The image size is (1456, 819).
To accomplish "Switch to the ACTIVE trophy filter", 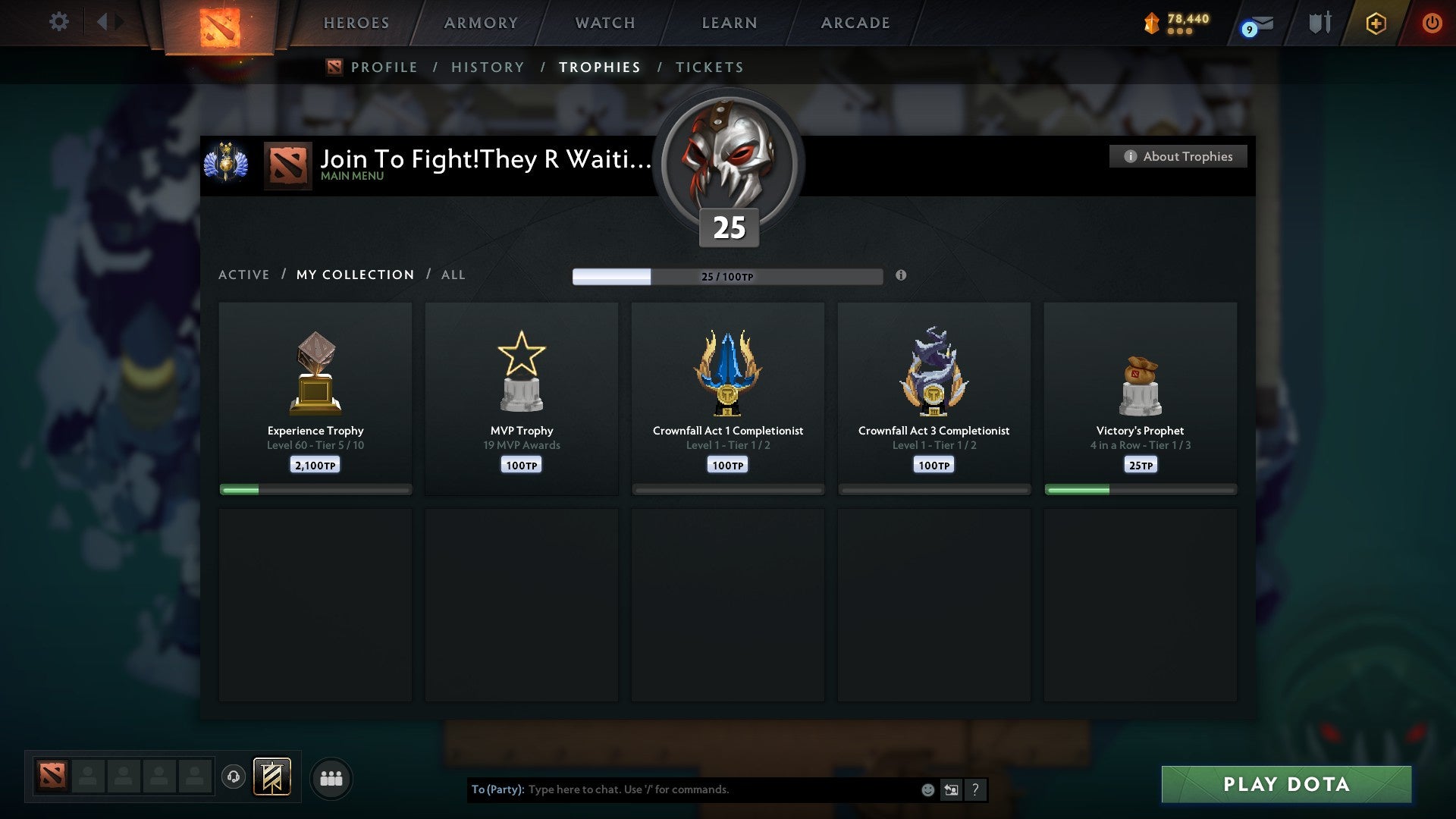I will tap(244, 275).
